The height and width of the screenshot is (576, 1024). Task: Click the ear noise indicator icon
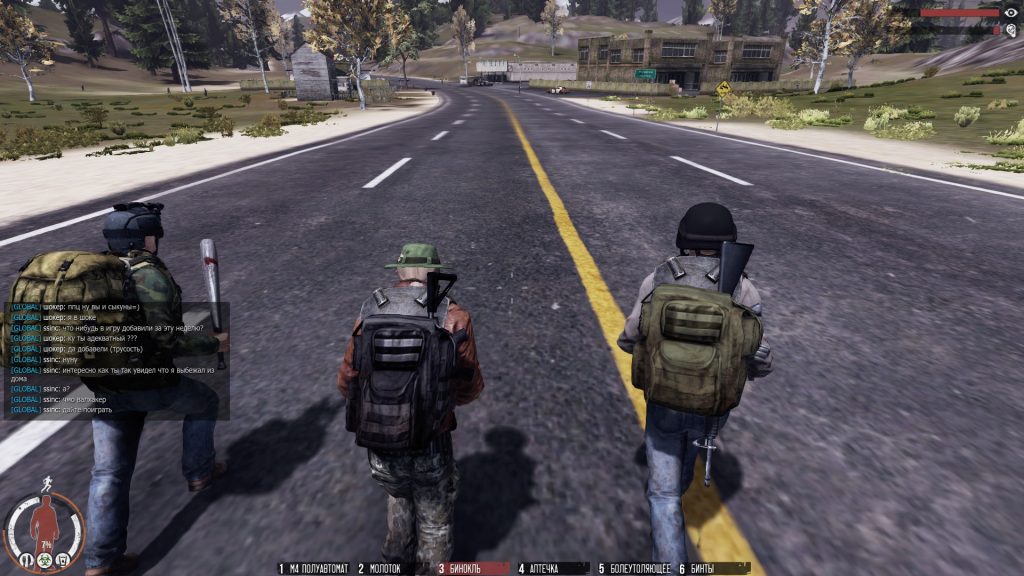[1010, 31]
